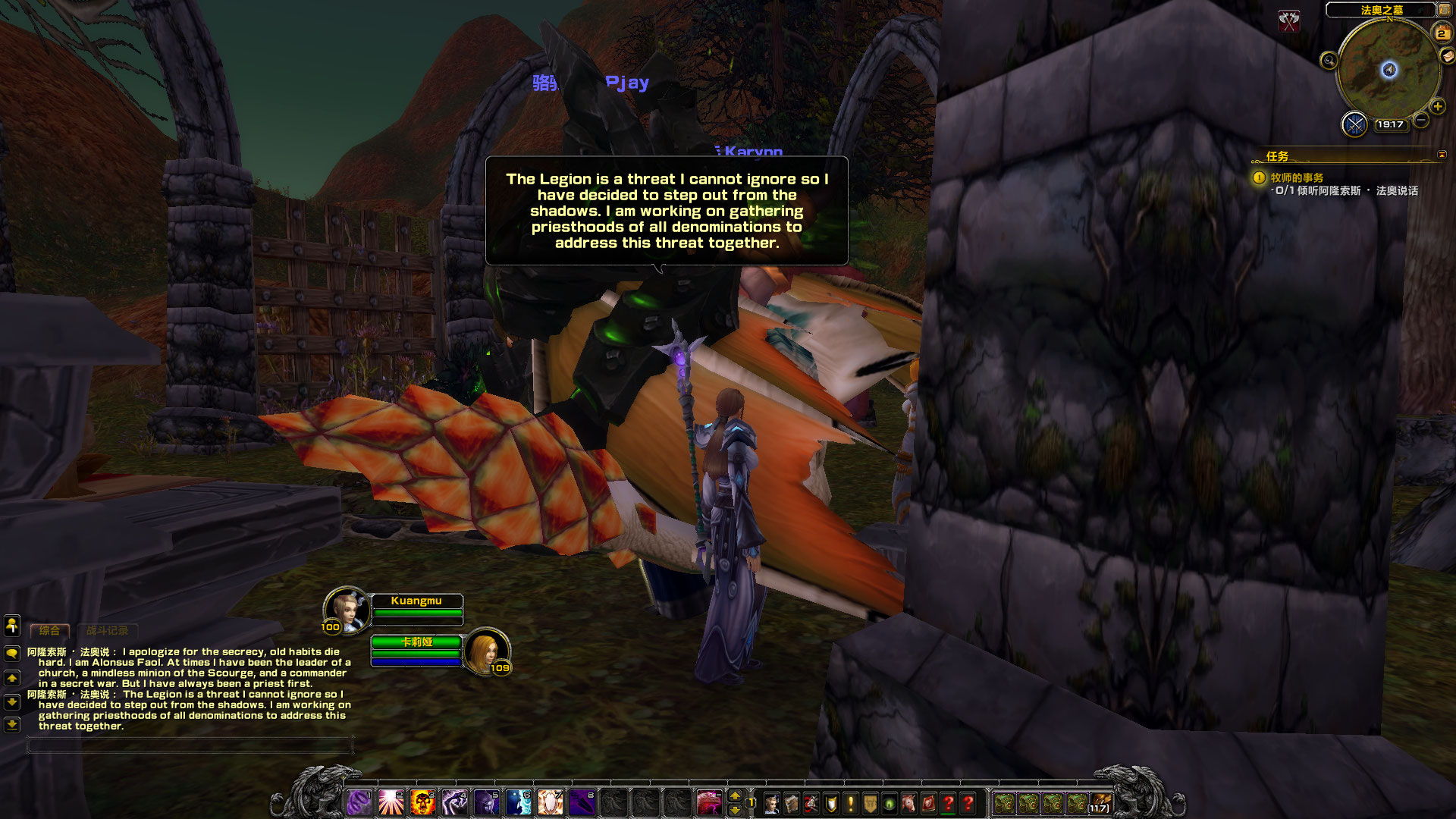Viewport: 1456px width, 819px height.
Task: Collapse the 任务 quest tracker
Action: pyautogui.click(x=1442, y=155)
